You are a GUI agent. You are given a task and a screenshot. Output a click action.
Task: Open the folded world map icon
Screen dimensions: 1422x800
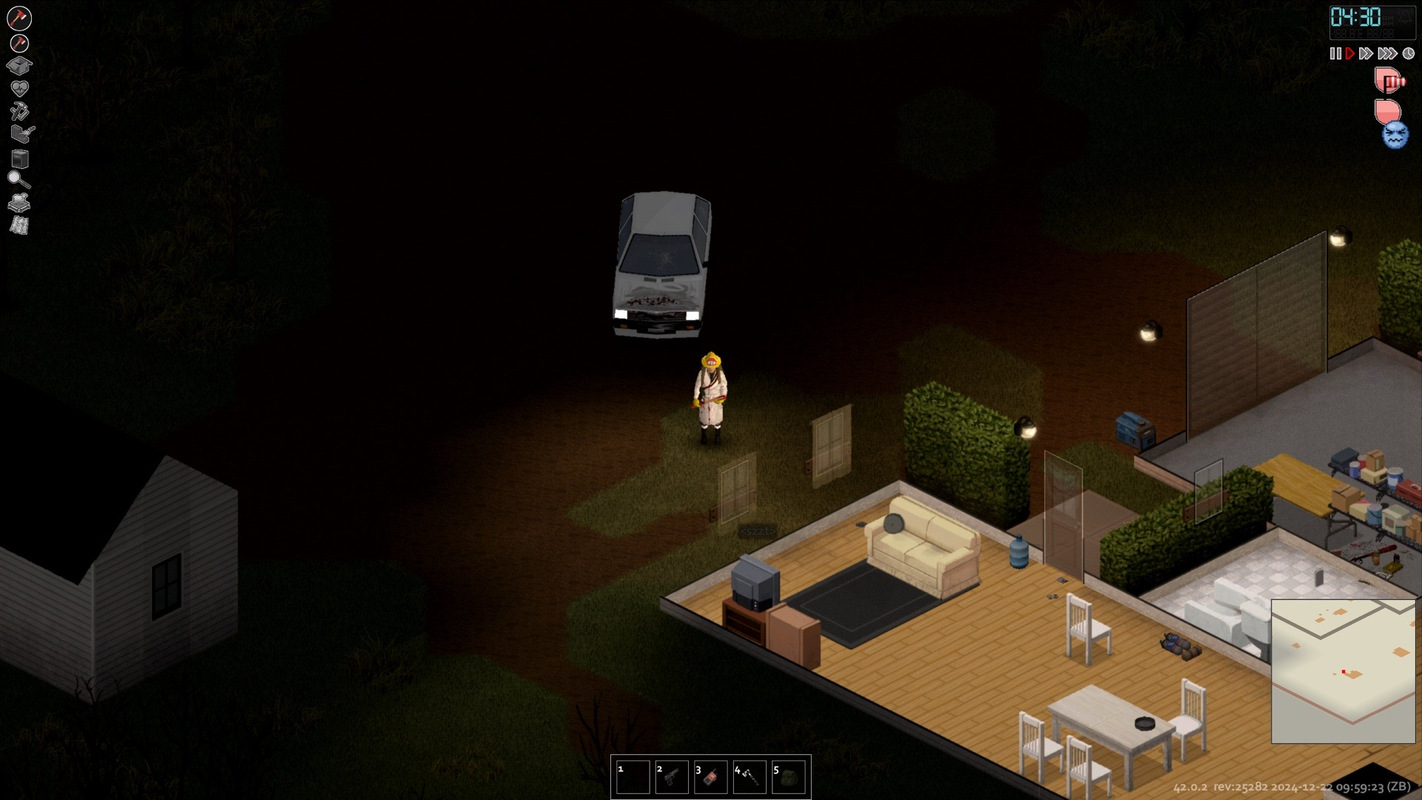[x=19, y=225]
